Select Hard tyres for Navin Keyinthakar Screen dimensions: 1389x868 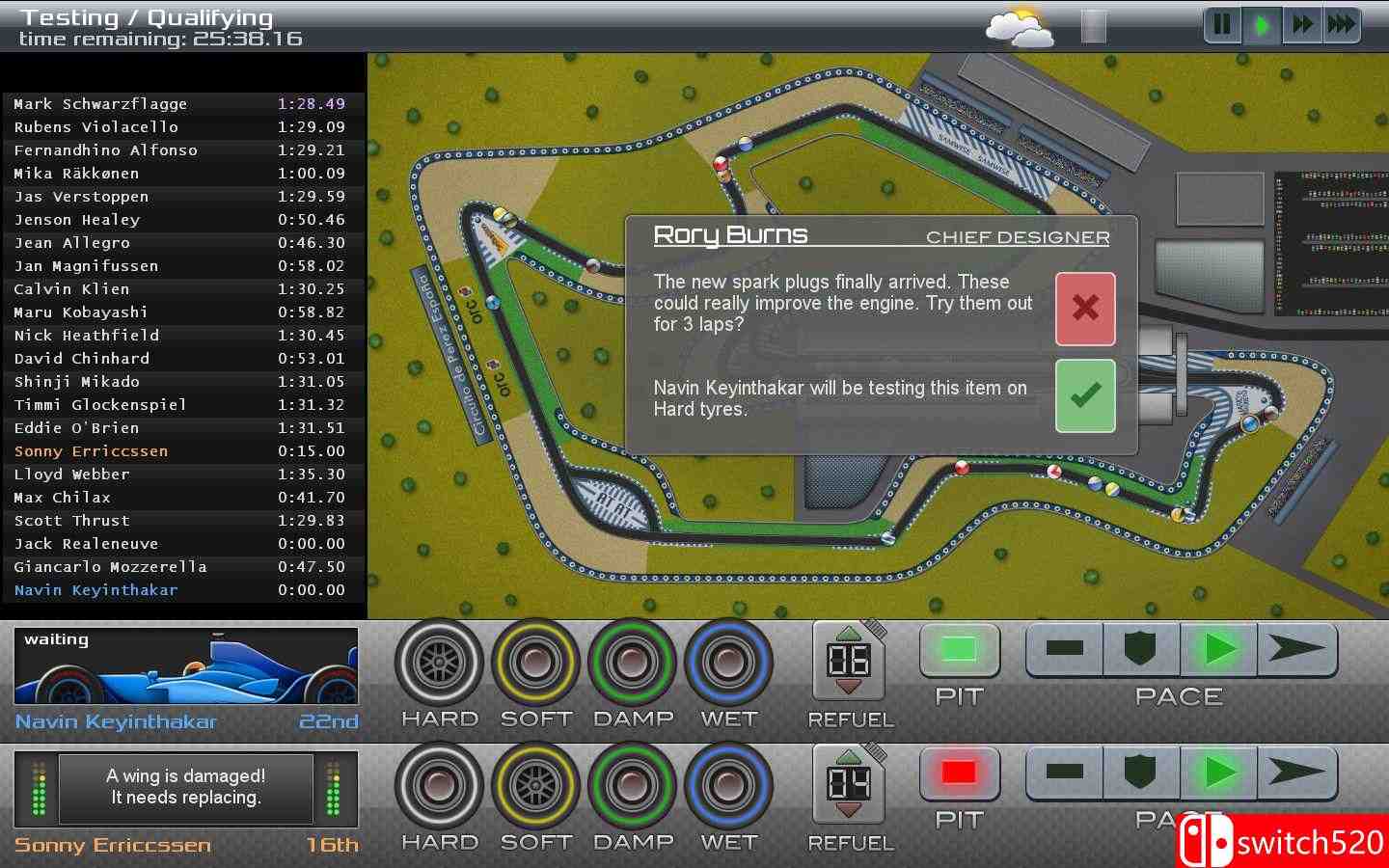pos(440,665)
